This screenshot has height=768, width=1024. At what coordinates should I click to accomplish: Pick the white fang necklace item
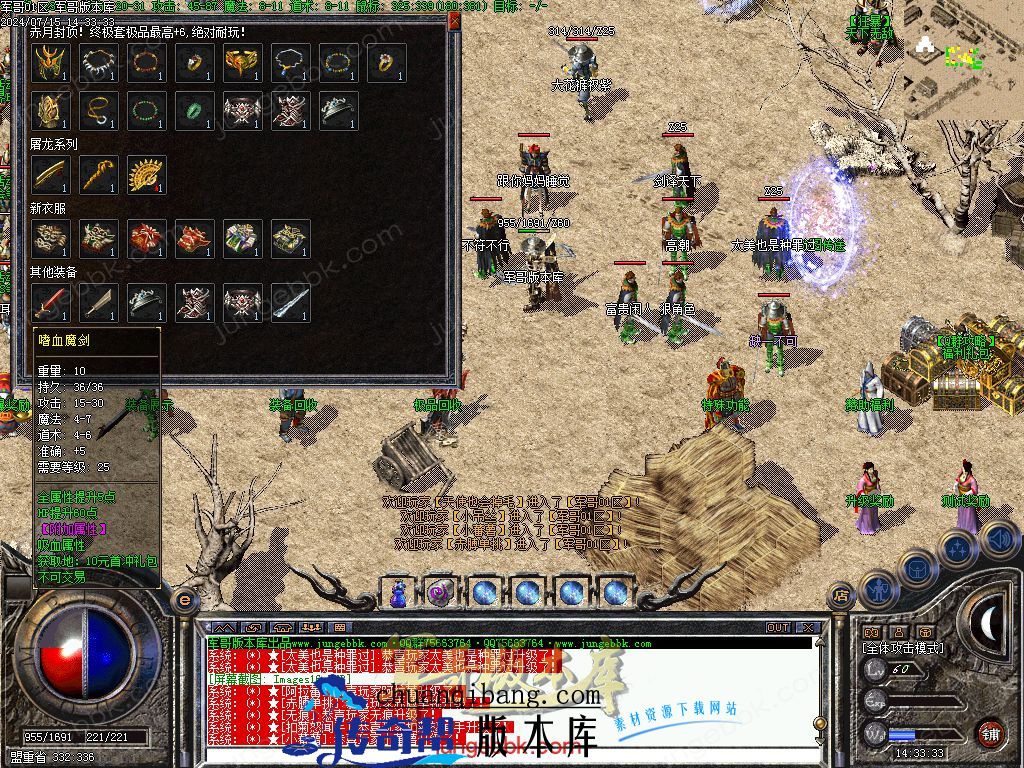(96, 63)
